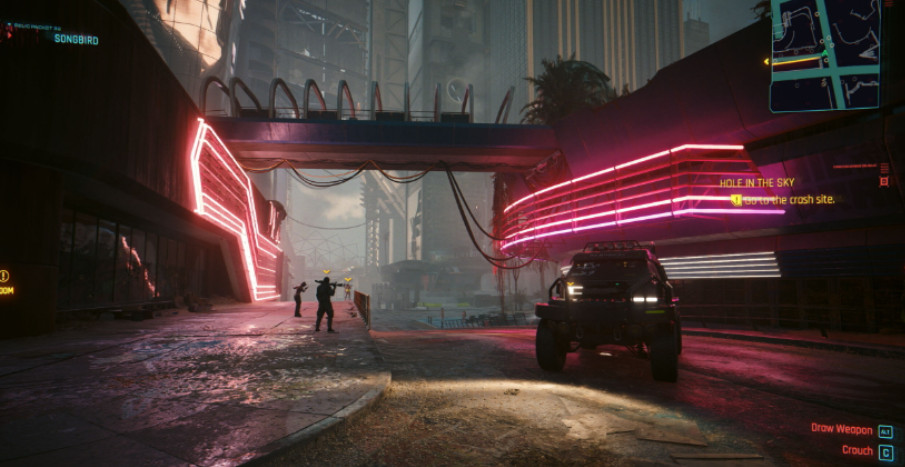Click the yellow quest waypoint marker with exclamation
The height and width of the screenshot is (467, 905).
click(5, 275)
